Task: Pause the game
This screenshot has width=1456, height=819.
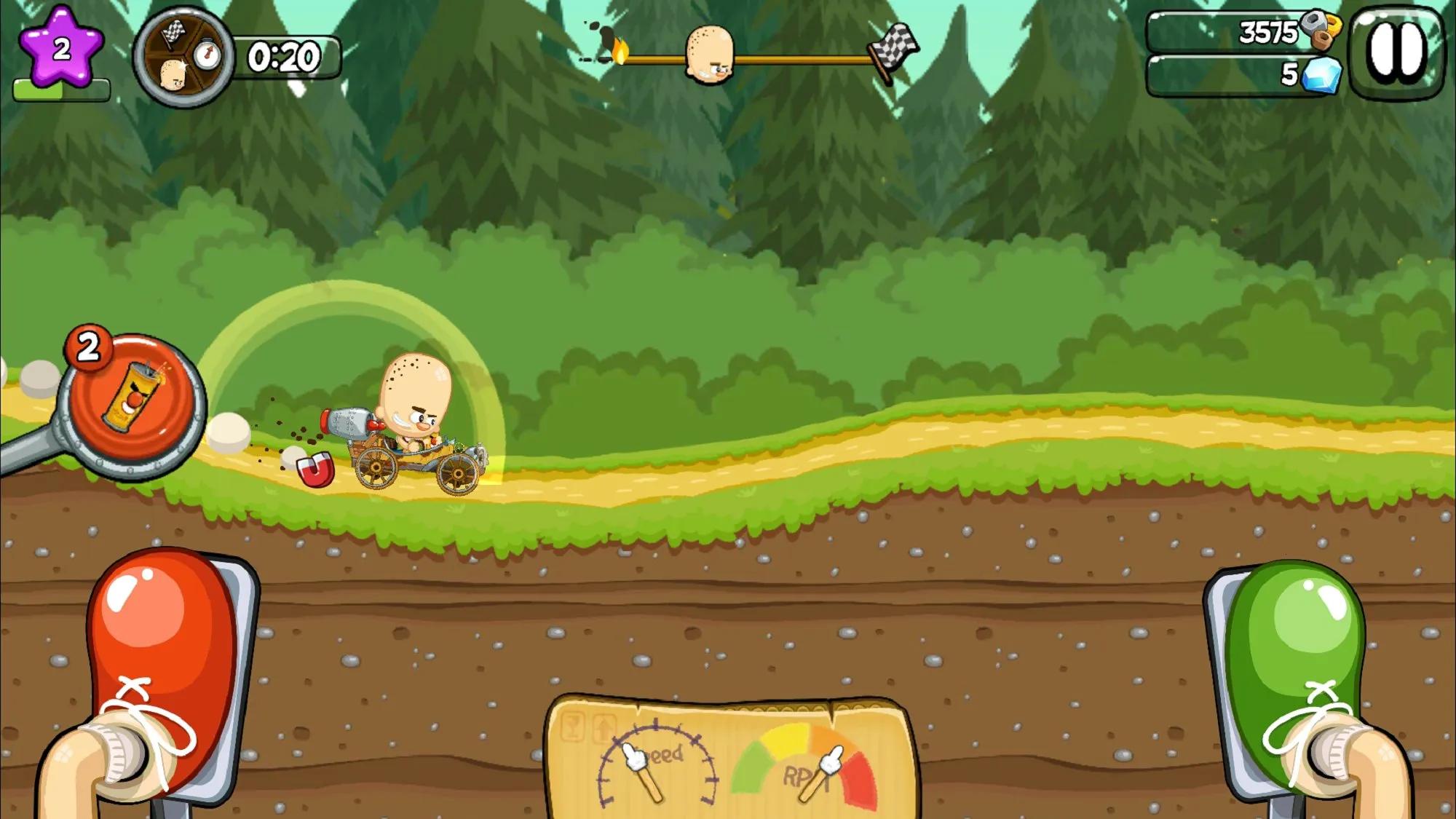Action: [x=1396, y=52]
